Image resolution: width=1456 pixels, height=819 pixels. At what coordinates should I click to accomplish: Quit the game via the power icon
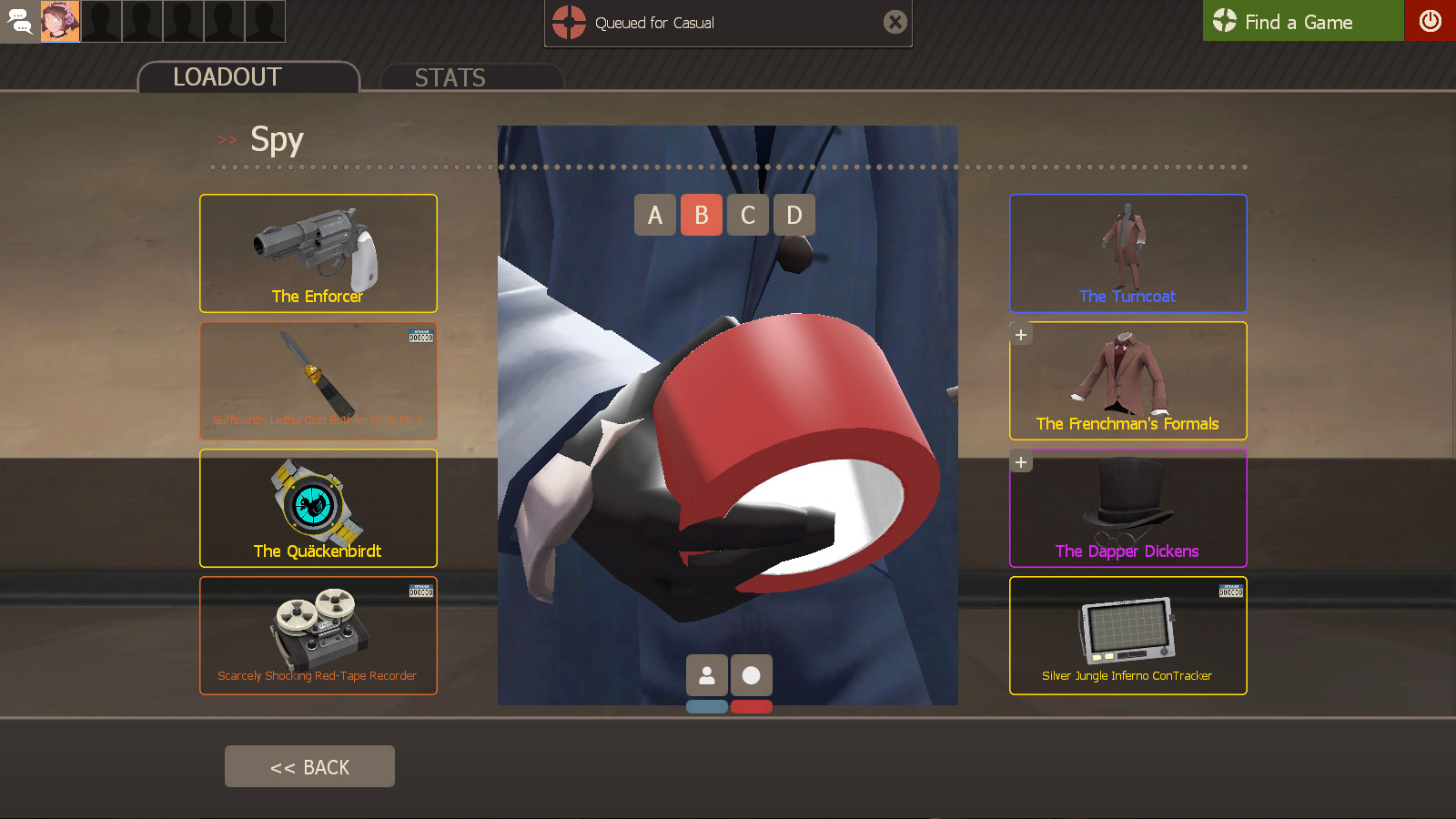1431,21
